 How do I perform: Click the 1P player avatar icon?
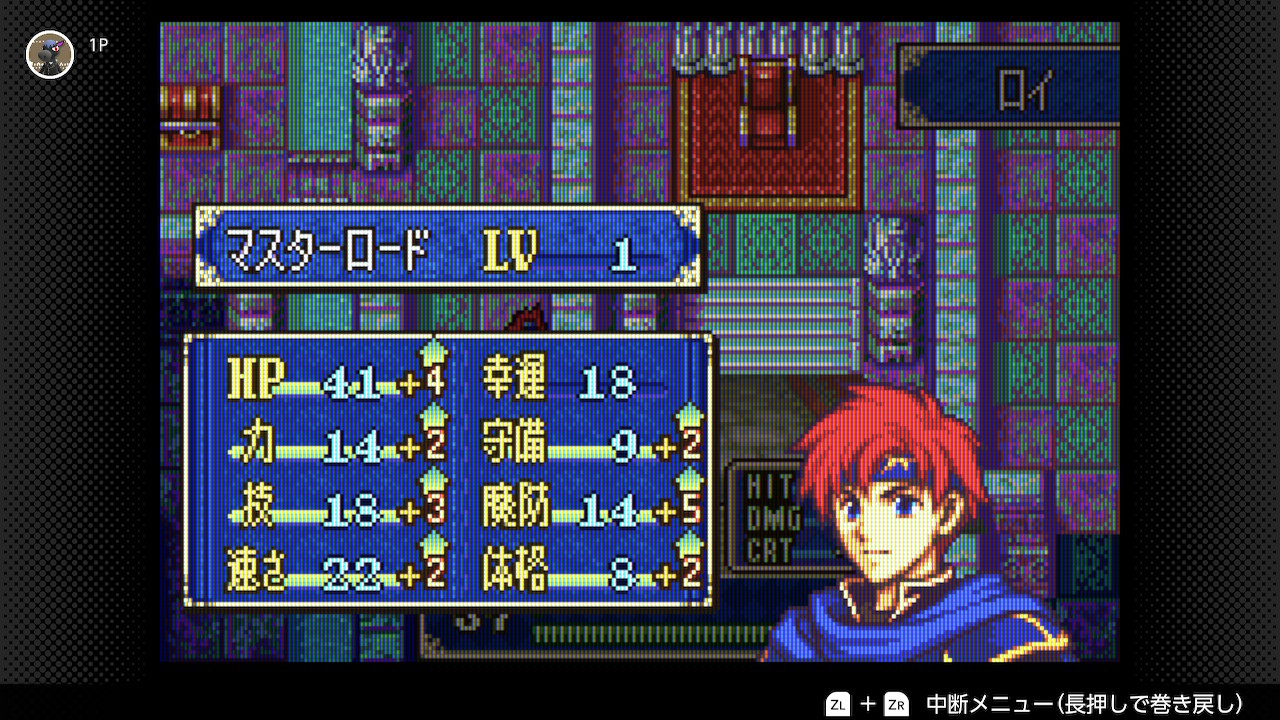(x=50, y=55)
